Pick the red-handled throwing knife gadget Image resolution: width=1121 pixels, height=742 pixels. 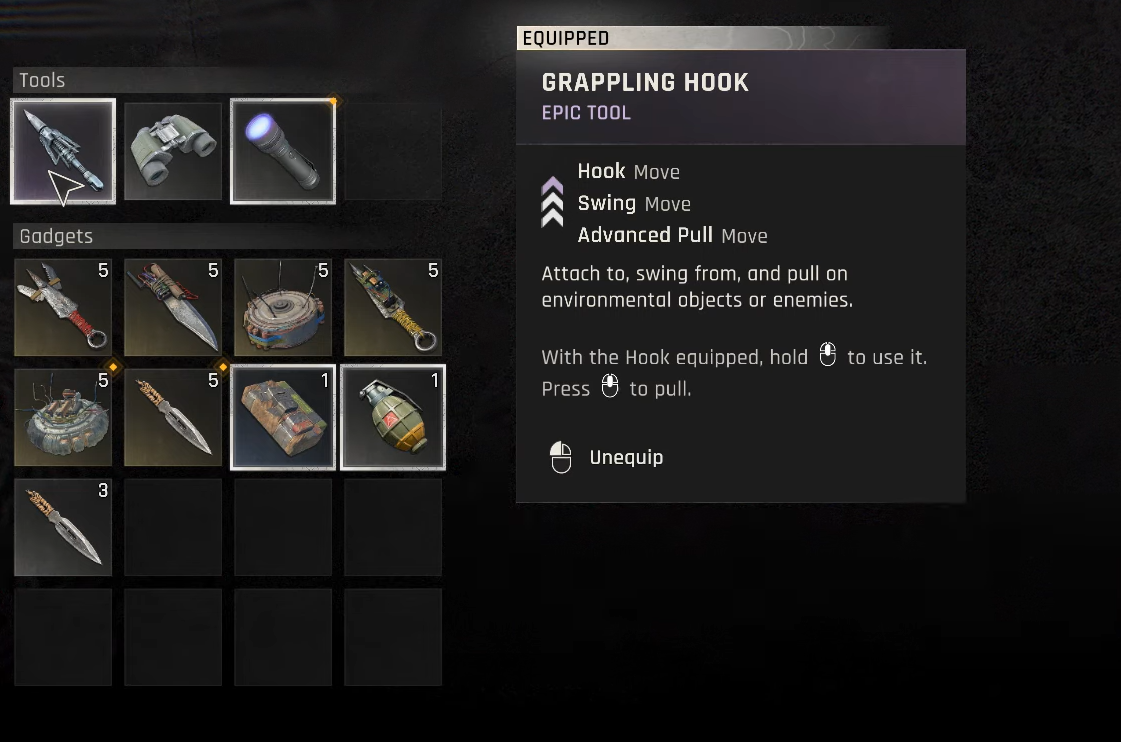(63, 307)
